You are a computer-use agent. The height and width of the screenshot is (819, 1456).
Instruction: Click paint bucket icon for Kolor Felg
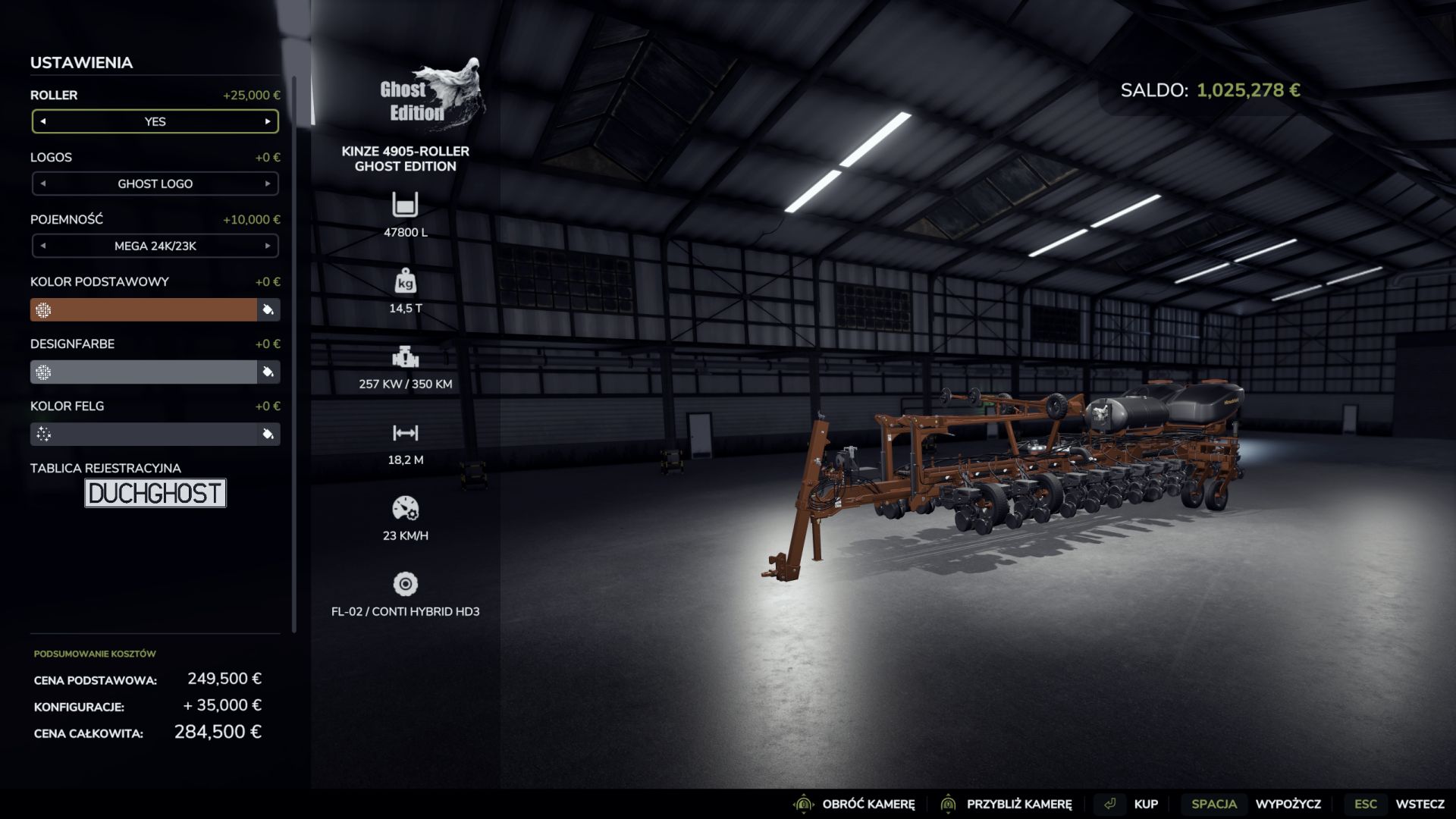pos(268,434)
